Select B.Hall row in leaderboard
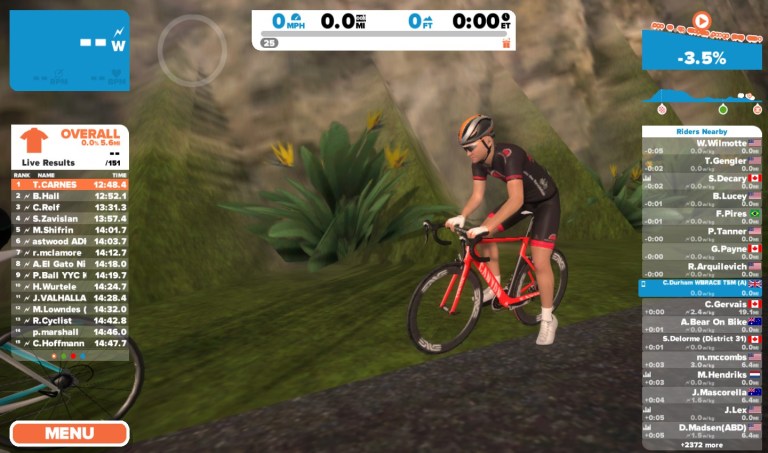Viewport: 768px width, 453px height. (70, 196)
